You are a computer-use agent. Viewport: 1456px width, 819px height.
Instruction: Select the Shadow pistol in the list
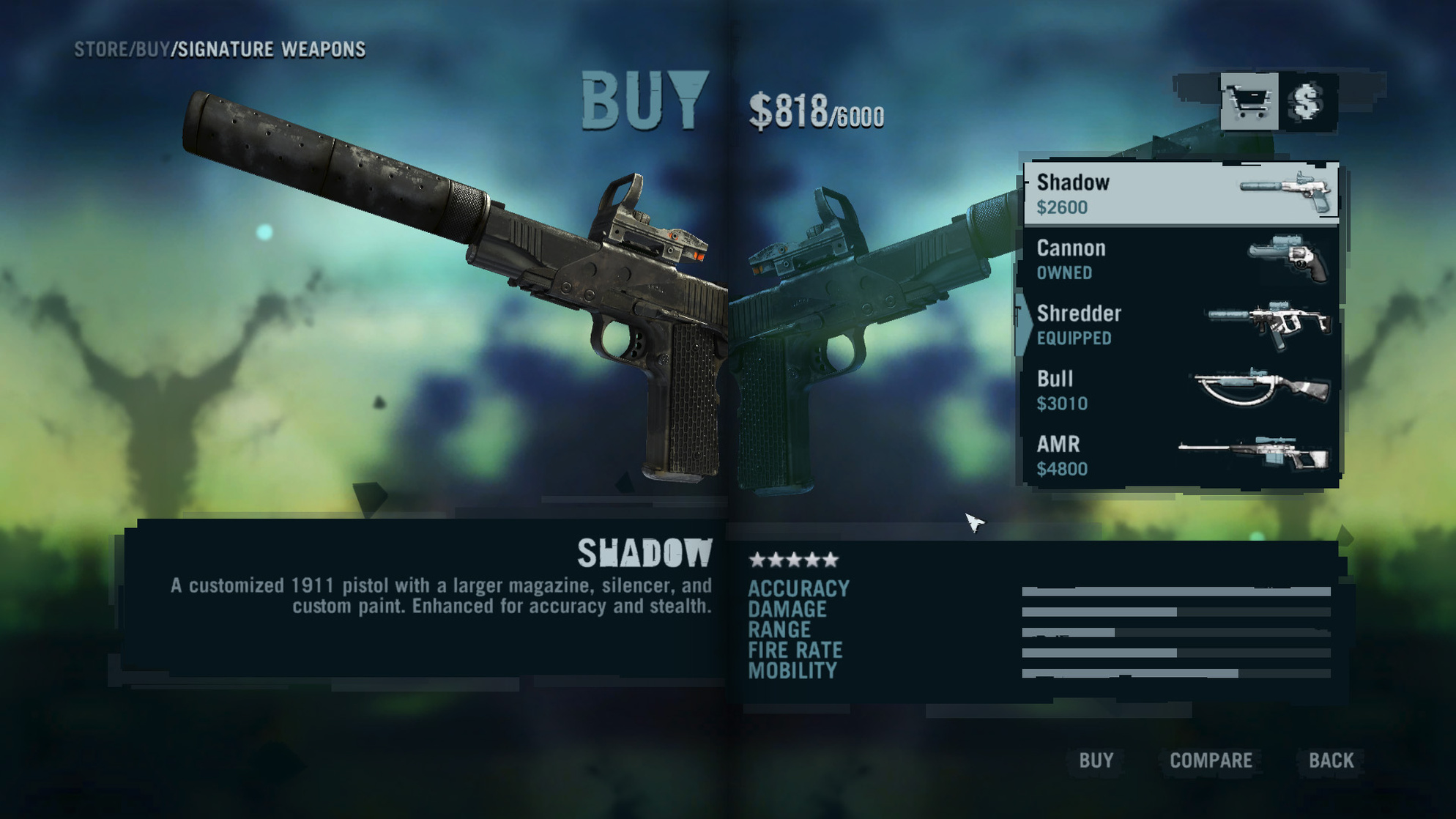[1181, 193]
